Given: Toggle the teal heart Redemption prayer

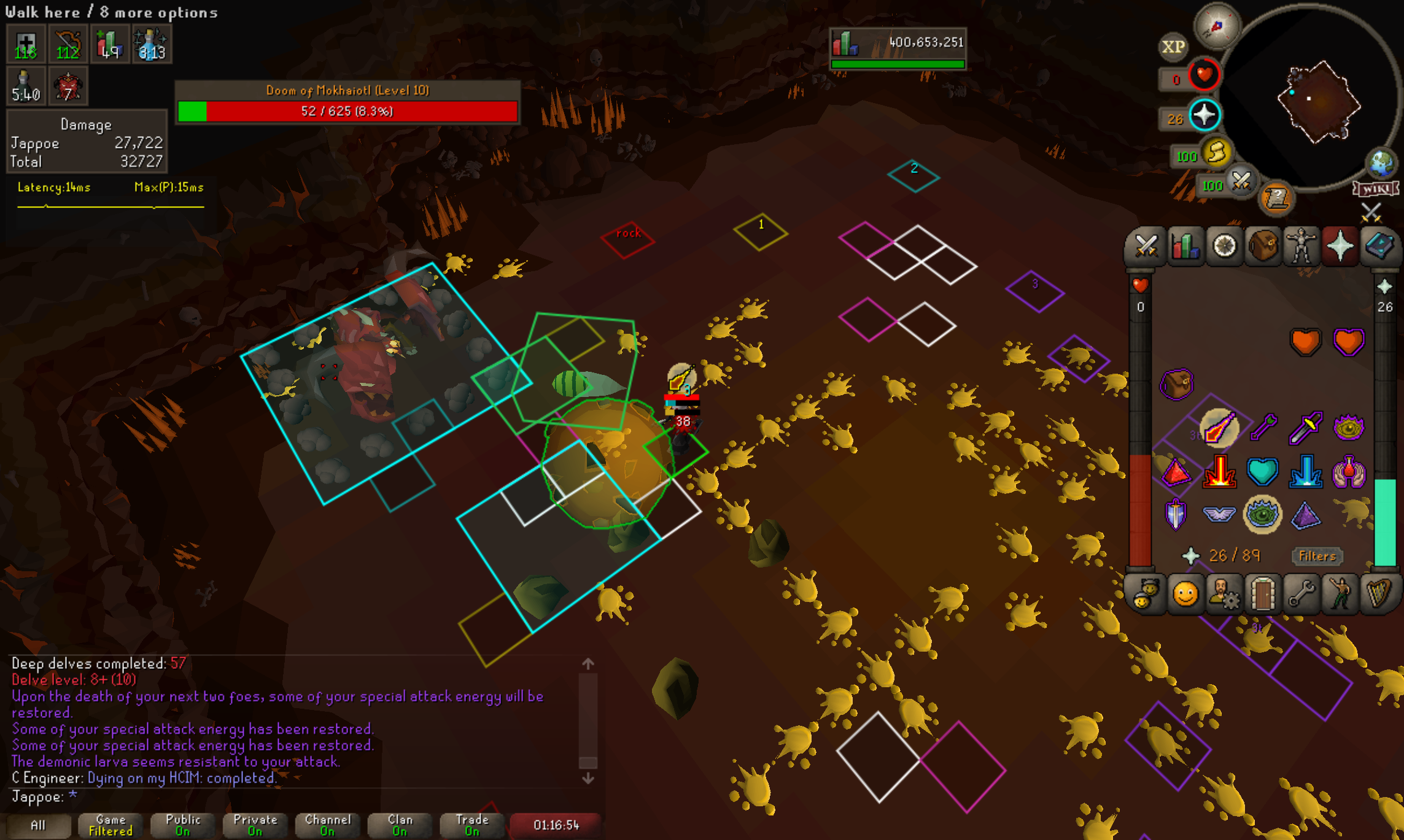Looking at the screenshot, I should [1263, 471].
